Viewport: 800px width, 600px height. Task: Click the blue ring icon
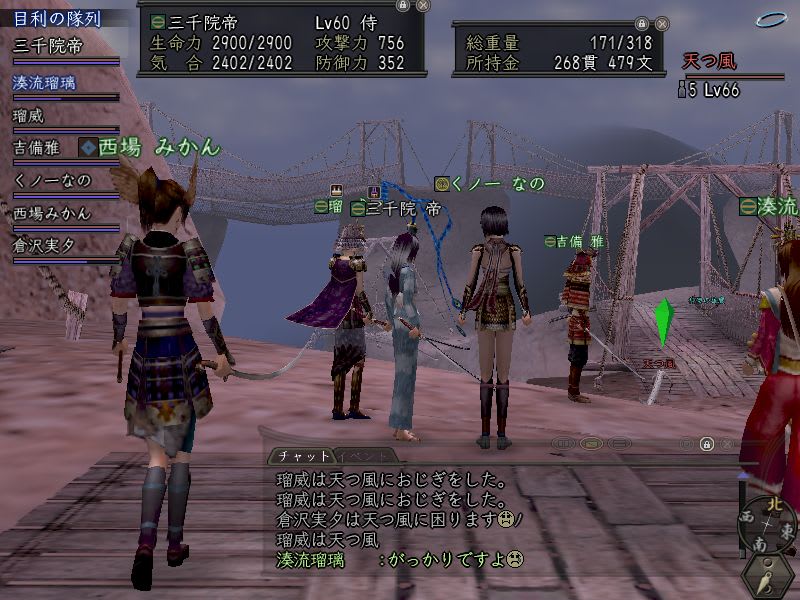[x=770, y=18]
